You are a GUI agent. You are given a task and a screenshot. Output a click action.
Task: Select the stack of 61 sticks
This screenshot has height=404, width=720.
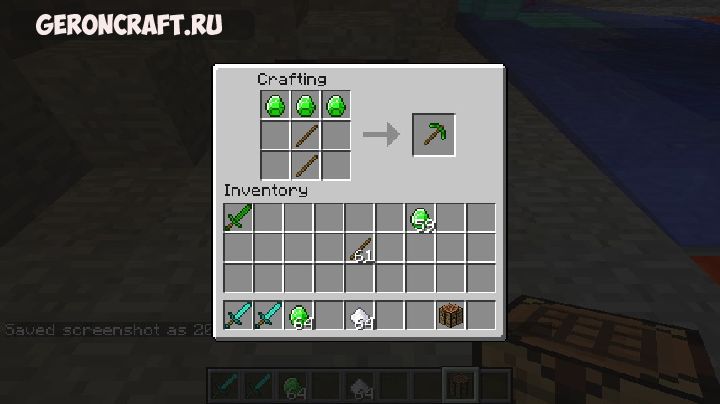coord(360,248)
